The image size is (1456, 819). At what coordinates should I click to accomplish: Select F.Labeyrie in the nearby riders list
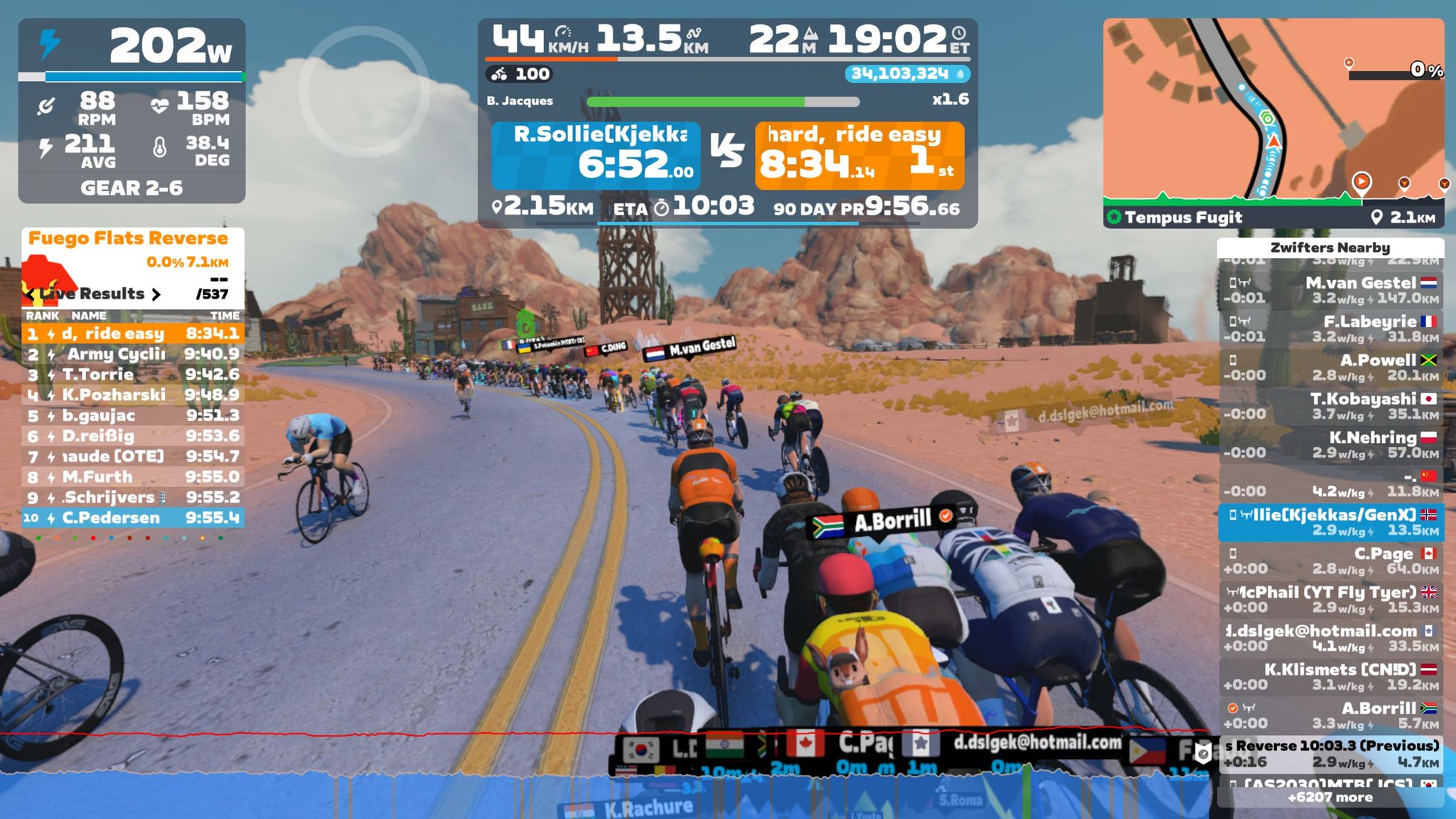pyautogui.click(x=1329, y=328)
